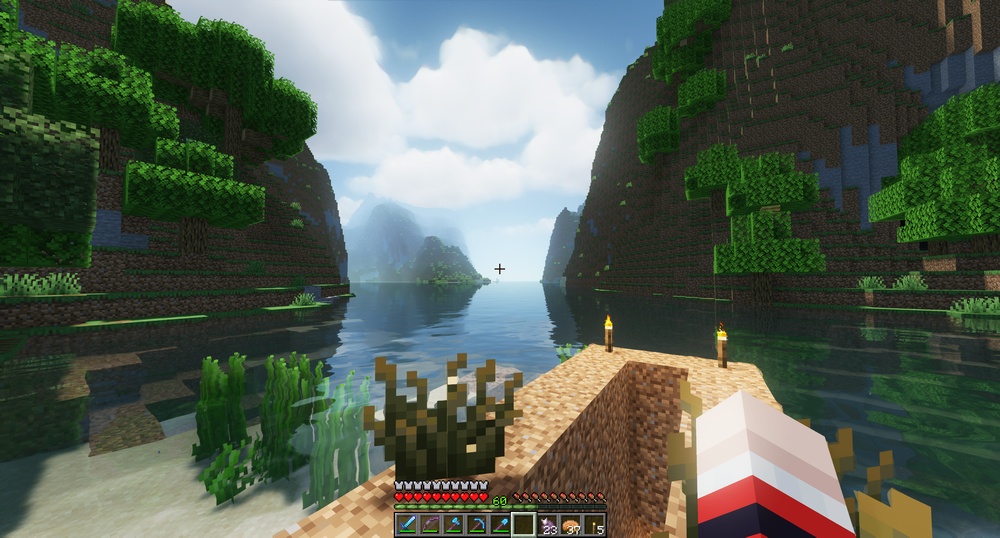
Task: Select the purple item stack of 23
Action: 547,525
